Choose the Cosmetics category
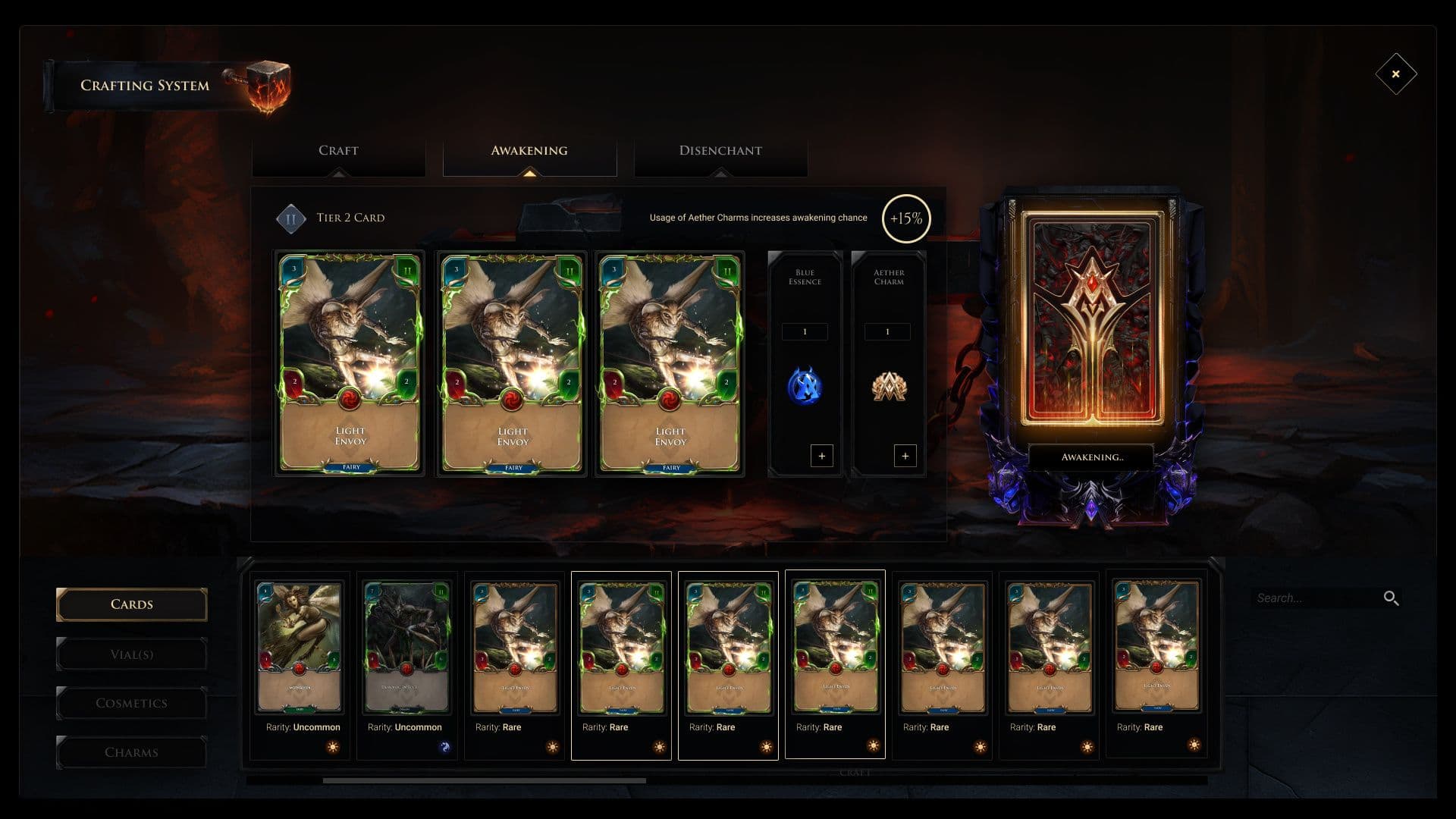1456x819 pixels. click(x=132, y=704)
